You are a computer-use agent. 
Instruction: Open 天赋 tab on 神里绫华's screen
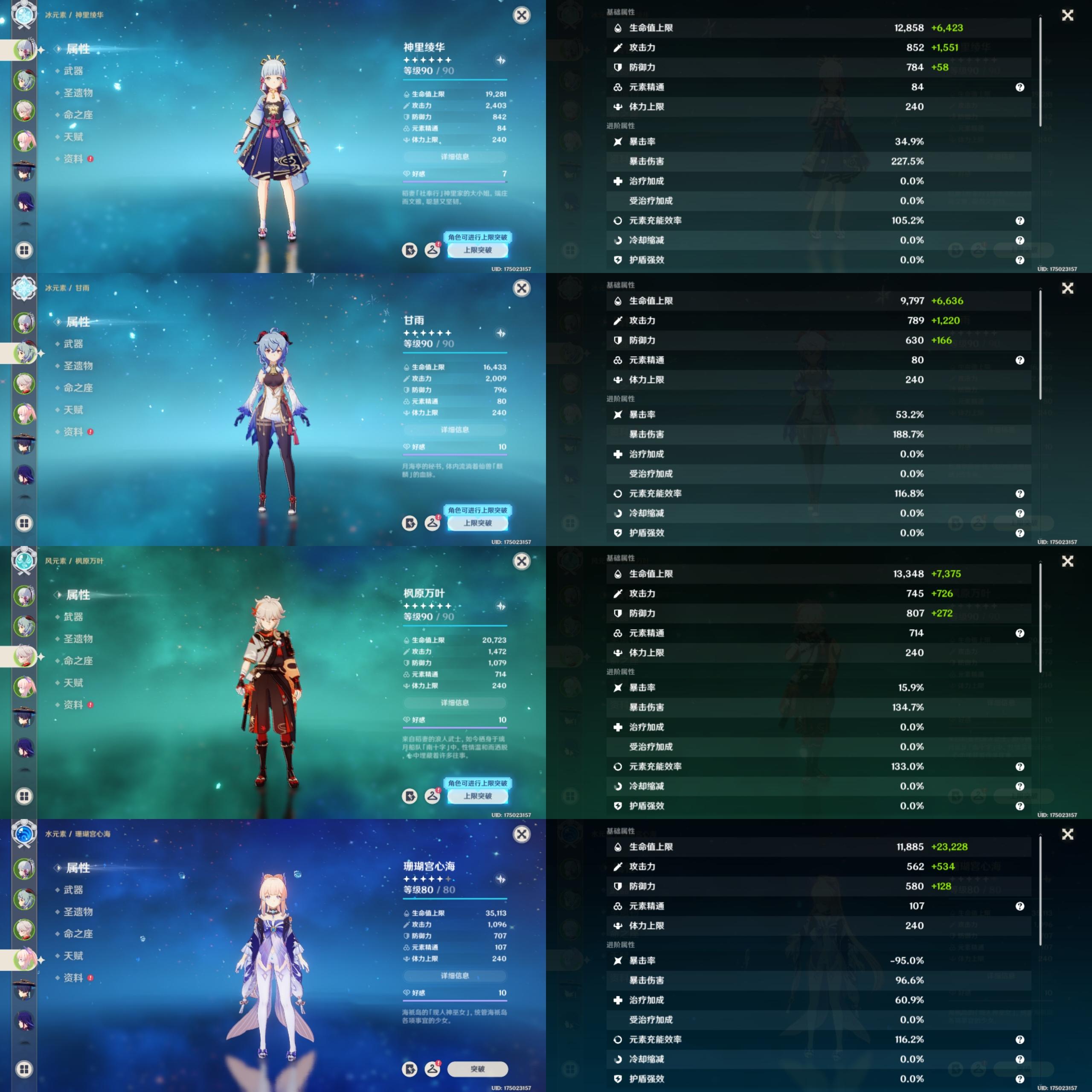pyautogui.click(x=73, y=137)
